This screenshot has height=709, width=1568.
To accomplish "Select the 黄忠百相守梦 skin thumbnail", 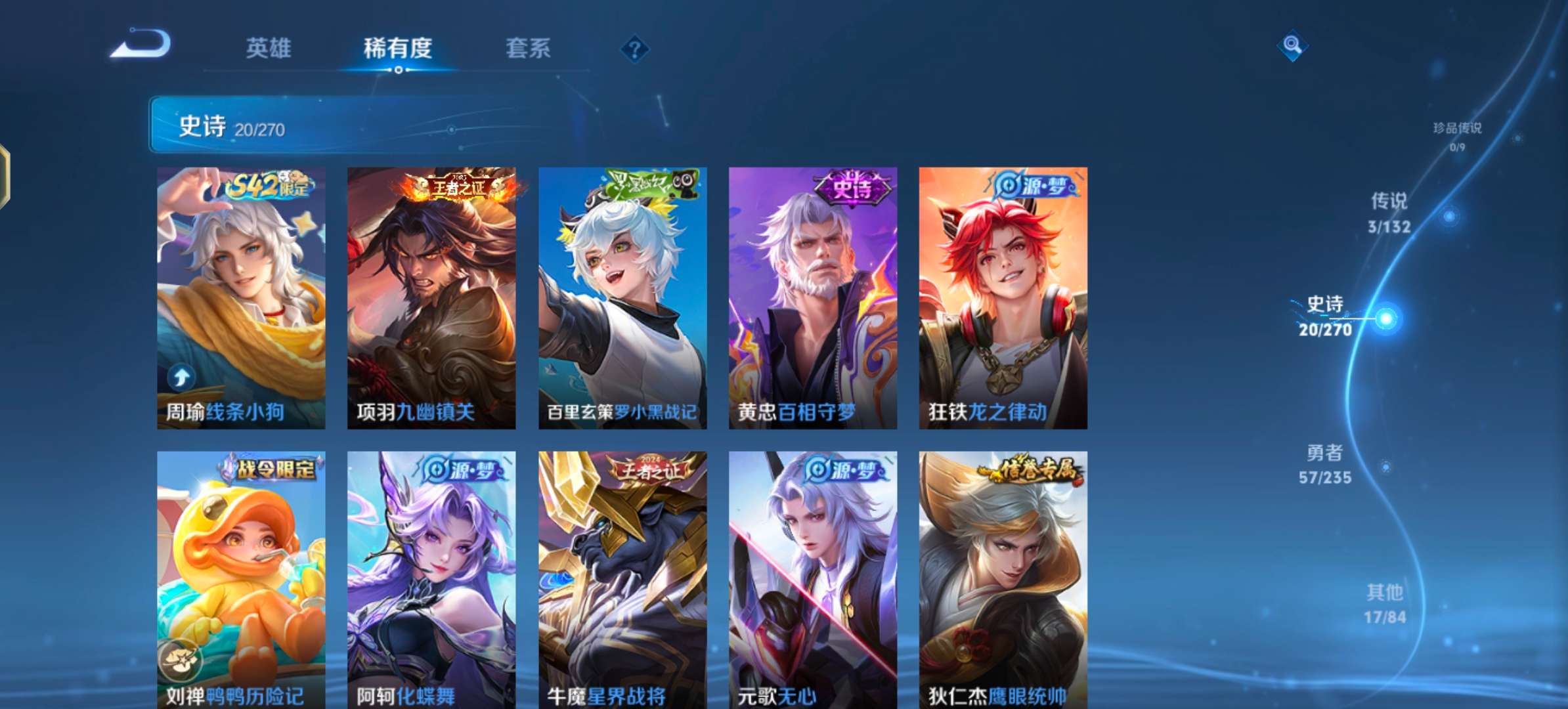I will (812, 295).
